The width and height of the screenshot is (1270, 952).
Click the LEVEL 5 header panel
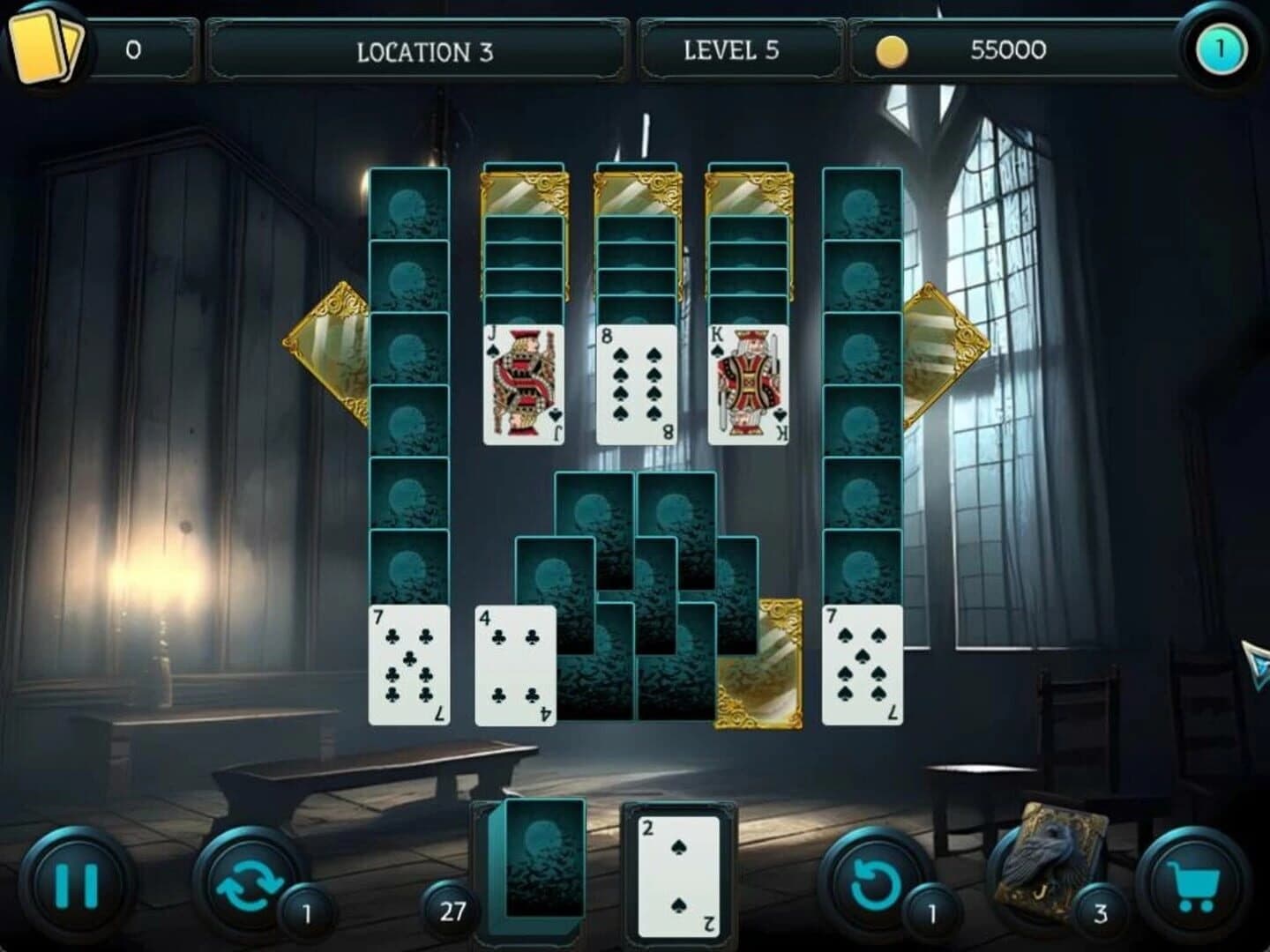[733, 50]
